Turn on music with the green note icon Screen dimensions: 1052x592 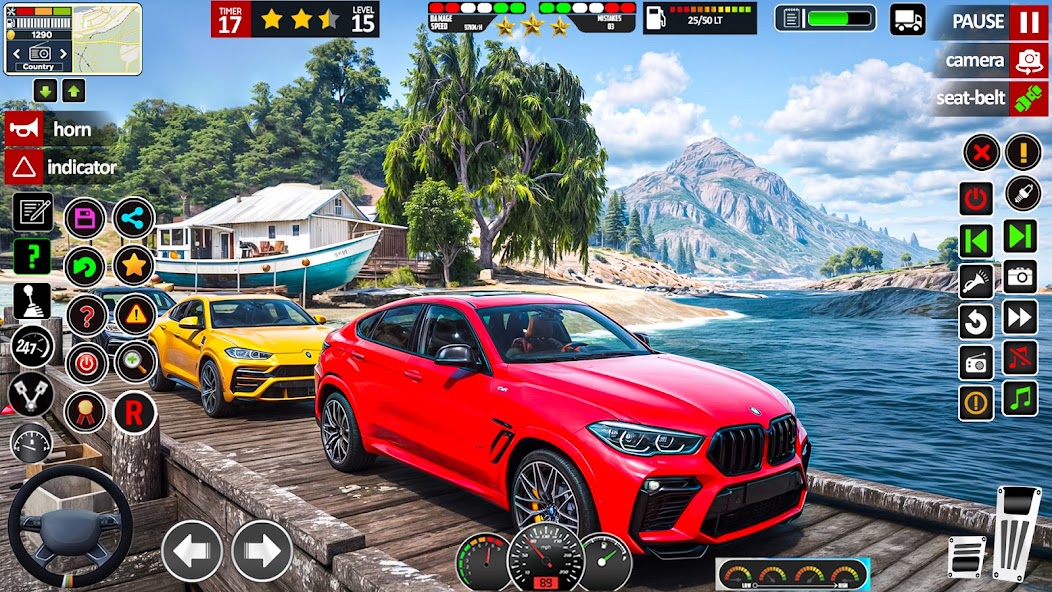(1020, 398)
